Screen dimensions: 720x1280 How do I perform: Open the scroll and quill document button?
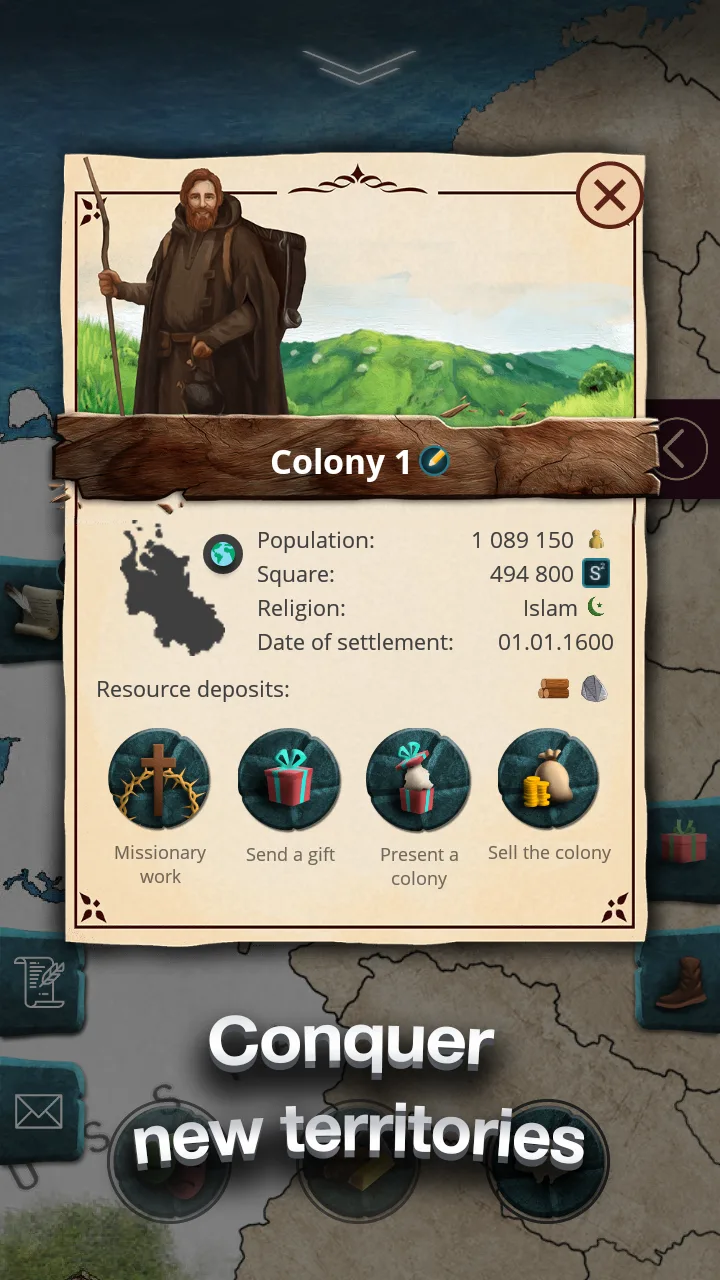[38, 980]
